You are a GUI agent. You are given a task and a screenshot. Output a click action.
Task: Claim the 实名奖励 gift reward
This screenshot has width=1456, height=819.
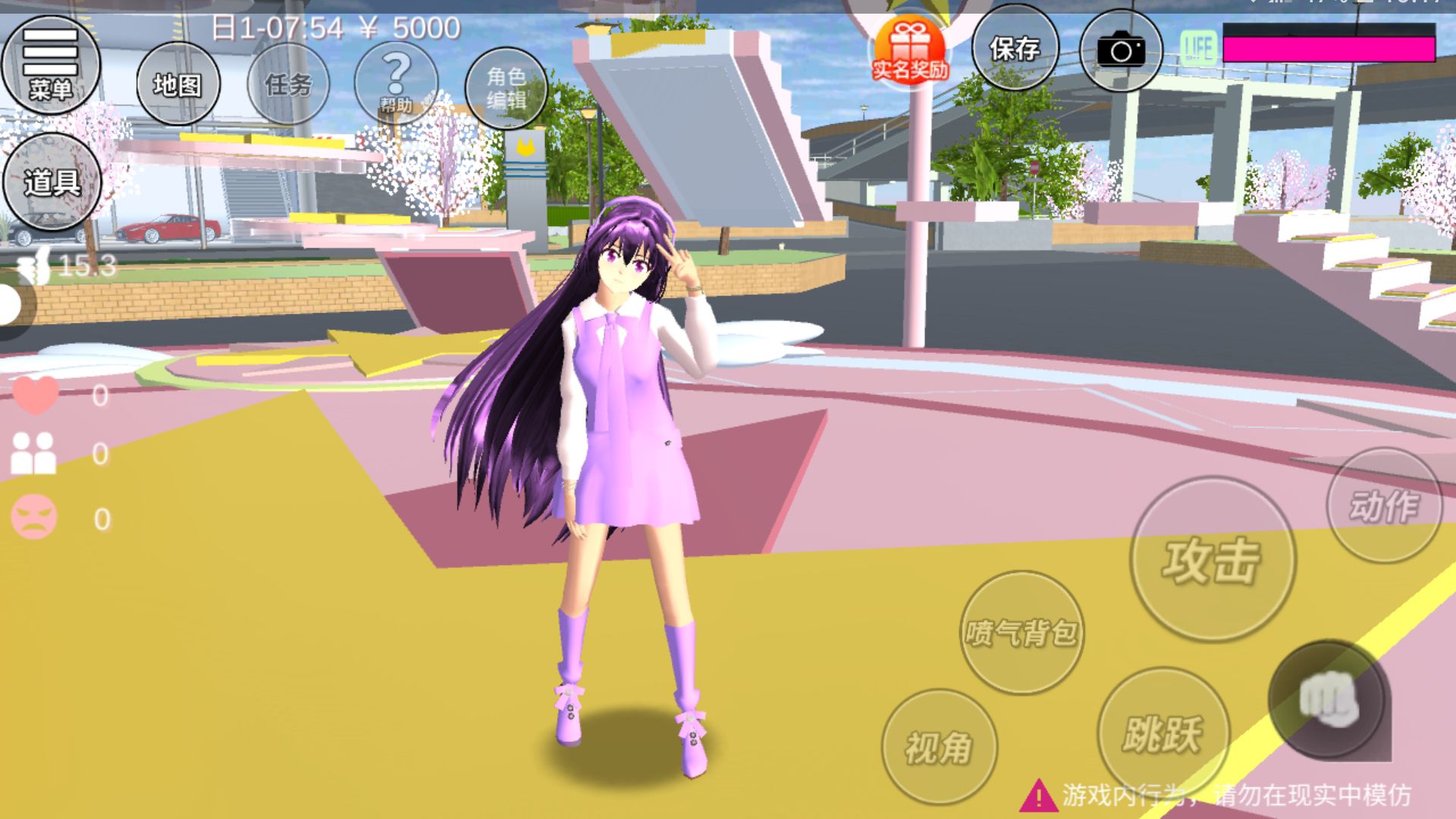[910, 52]
